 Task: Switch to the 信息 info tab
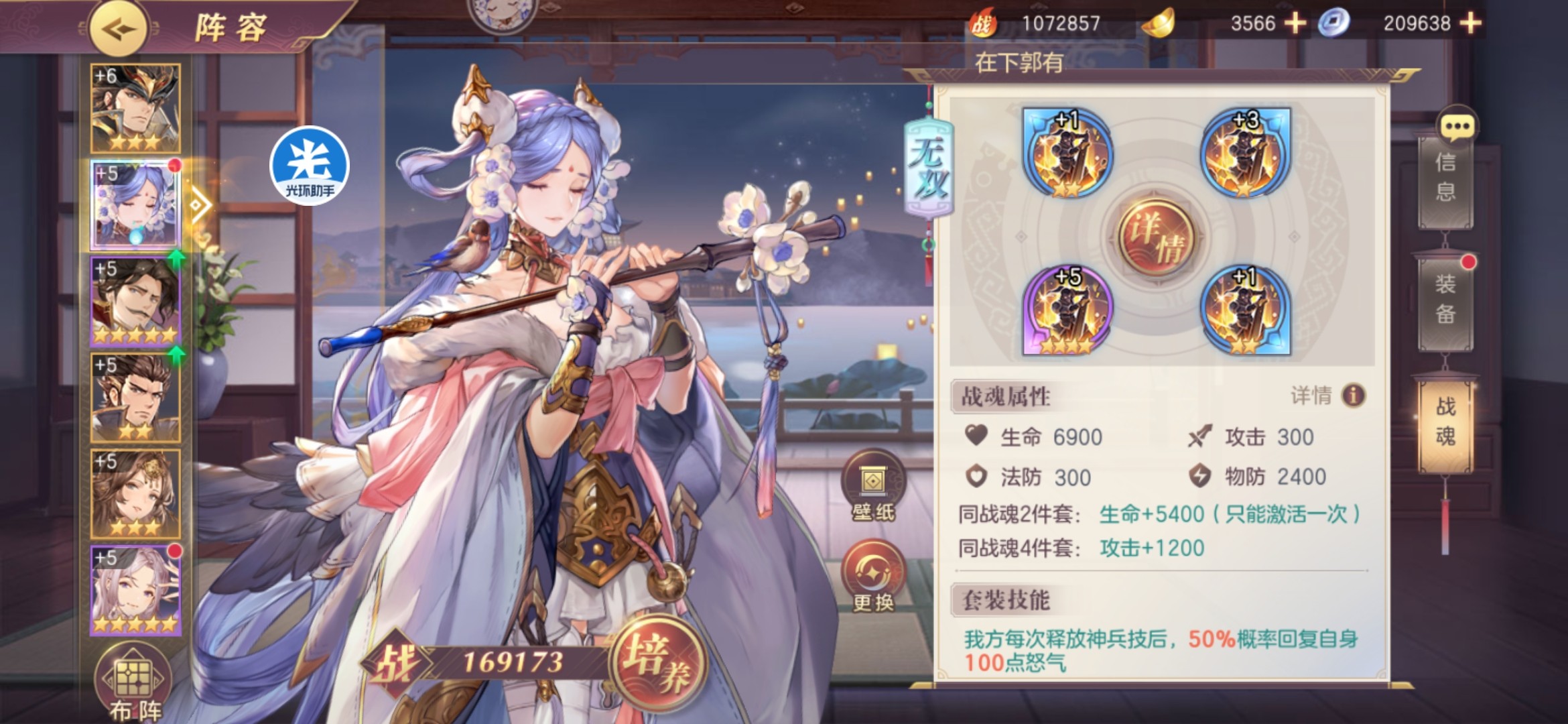1445,178
